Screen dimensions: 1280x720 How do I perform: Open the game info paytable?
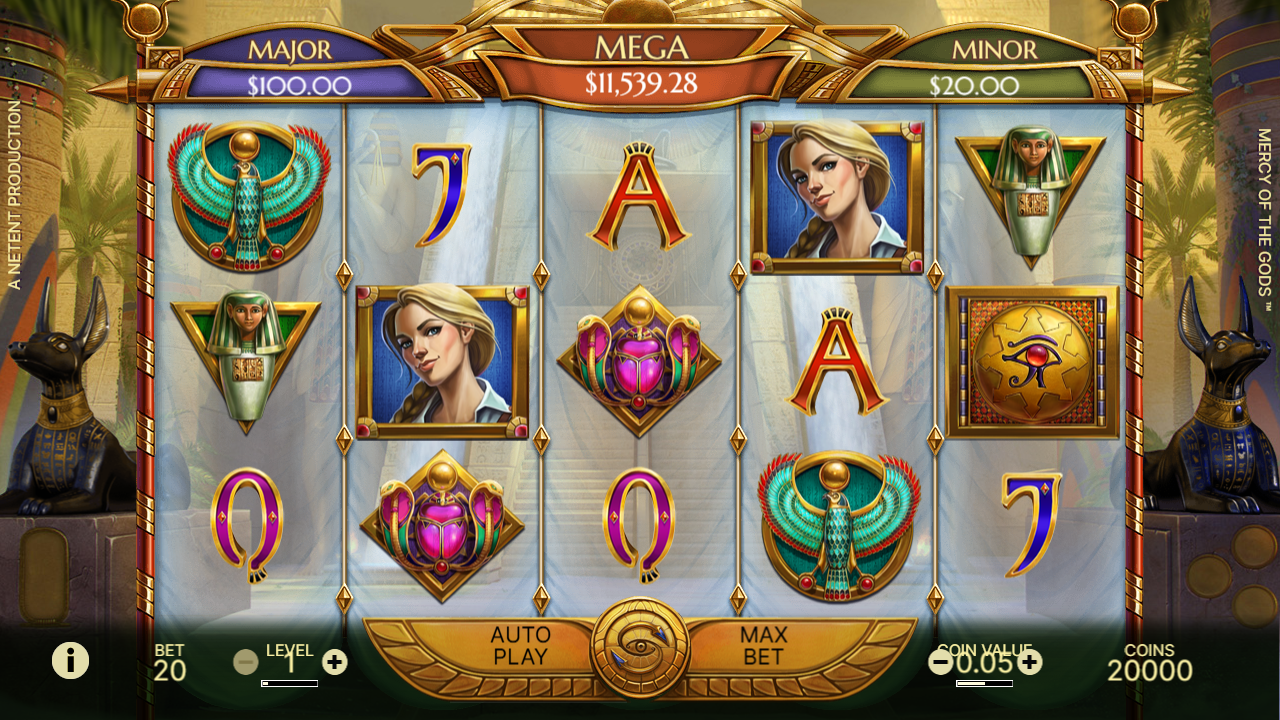click(x=70, y=660)
